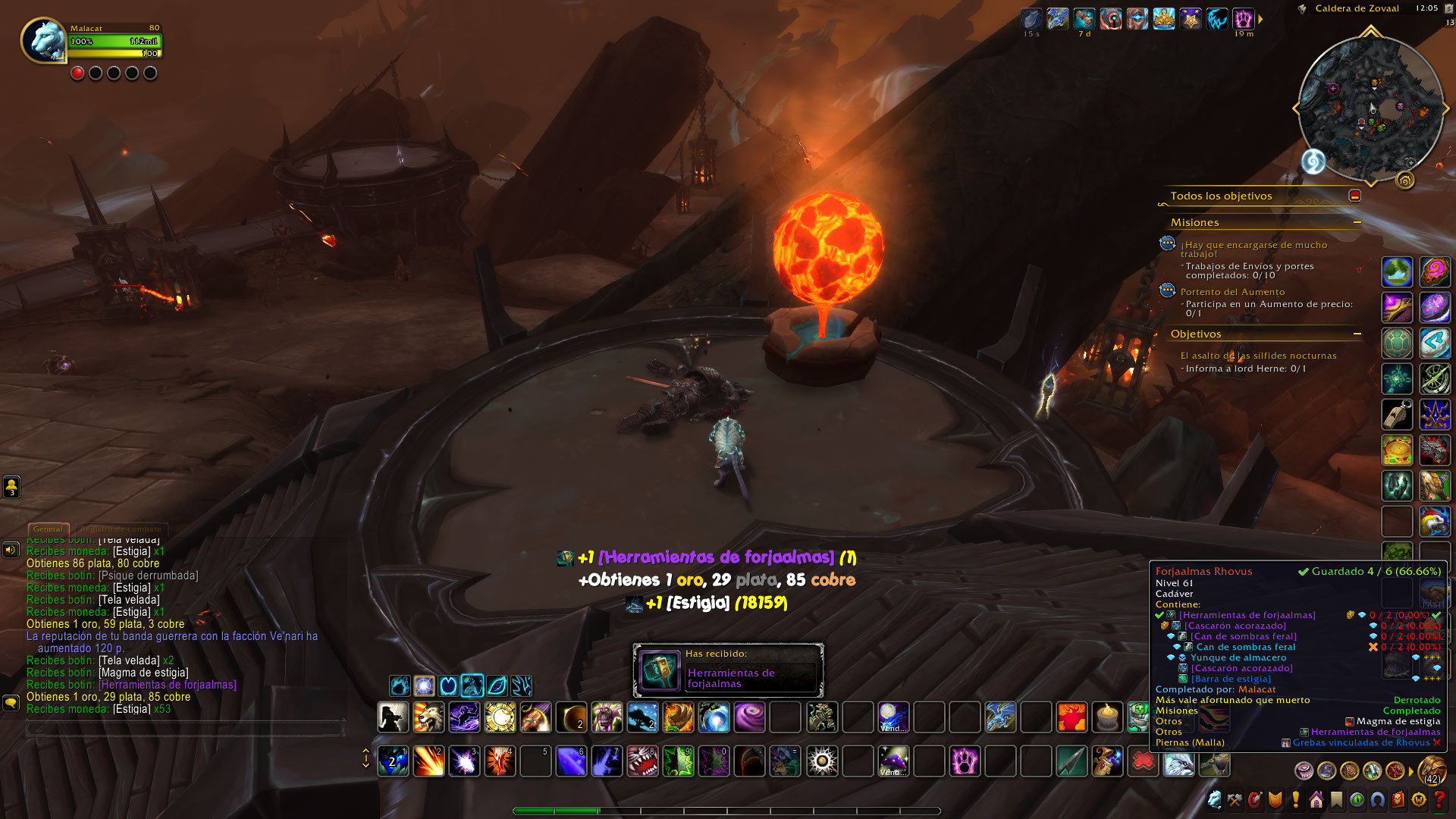The width and height of the screenshot is (1456, 819).
Task: Open the main backpack bag
Action: [1432, 770]
